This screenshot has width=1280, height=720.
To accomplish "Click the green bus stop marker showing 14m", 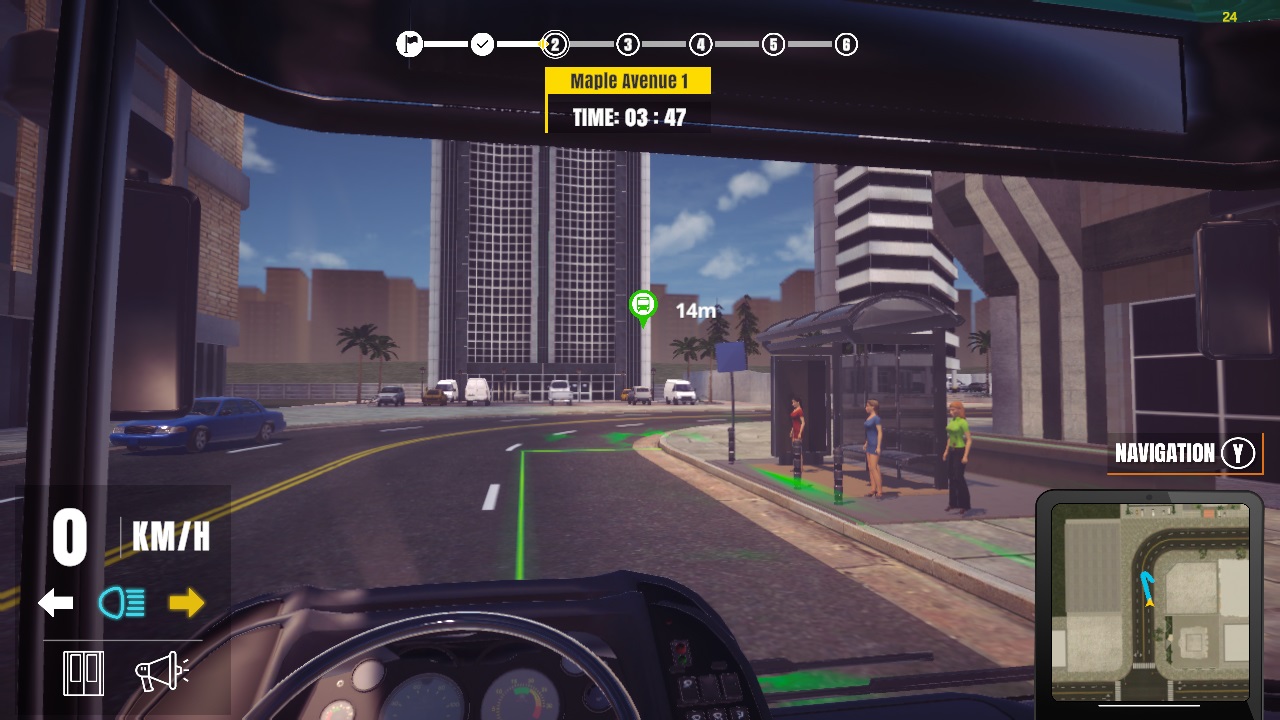I will click(x=643, y=305).
